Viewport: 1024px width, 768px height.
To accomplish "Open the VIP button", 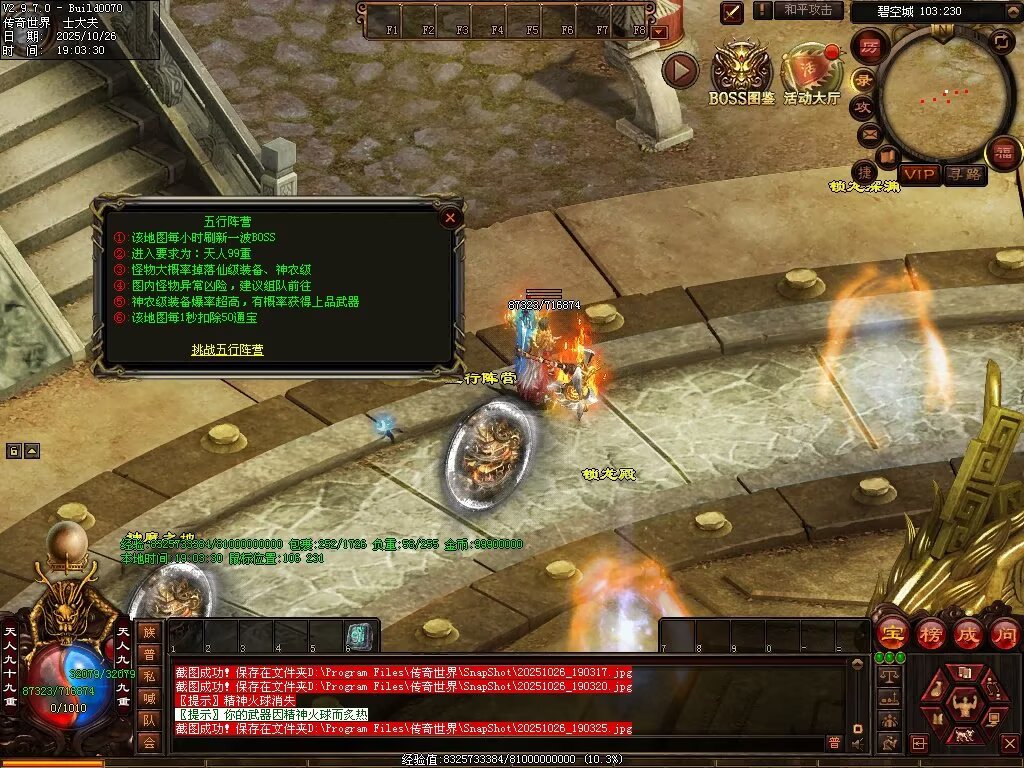I will pyautogui.click(x=919, y=174).
